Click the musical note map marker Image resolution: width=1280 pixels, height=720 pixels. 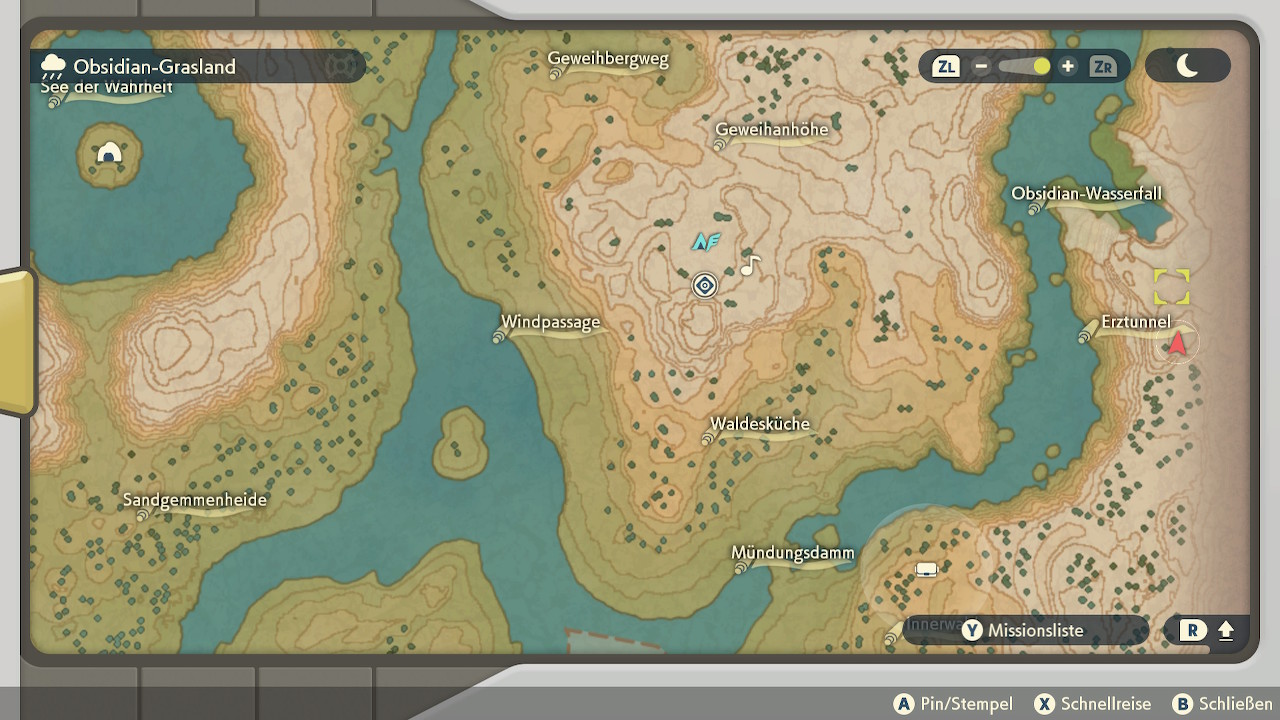750,265
